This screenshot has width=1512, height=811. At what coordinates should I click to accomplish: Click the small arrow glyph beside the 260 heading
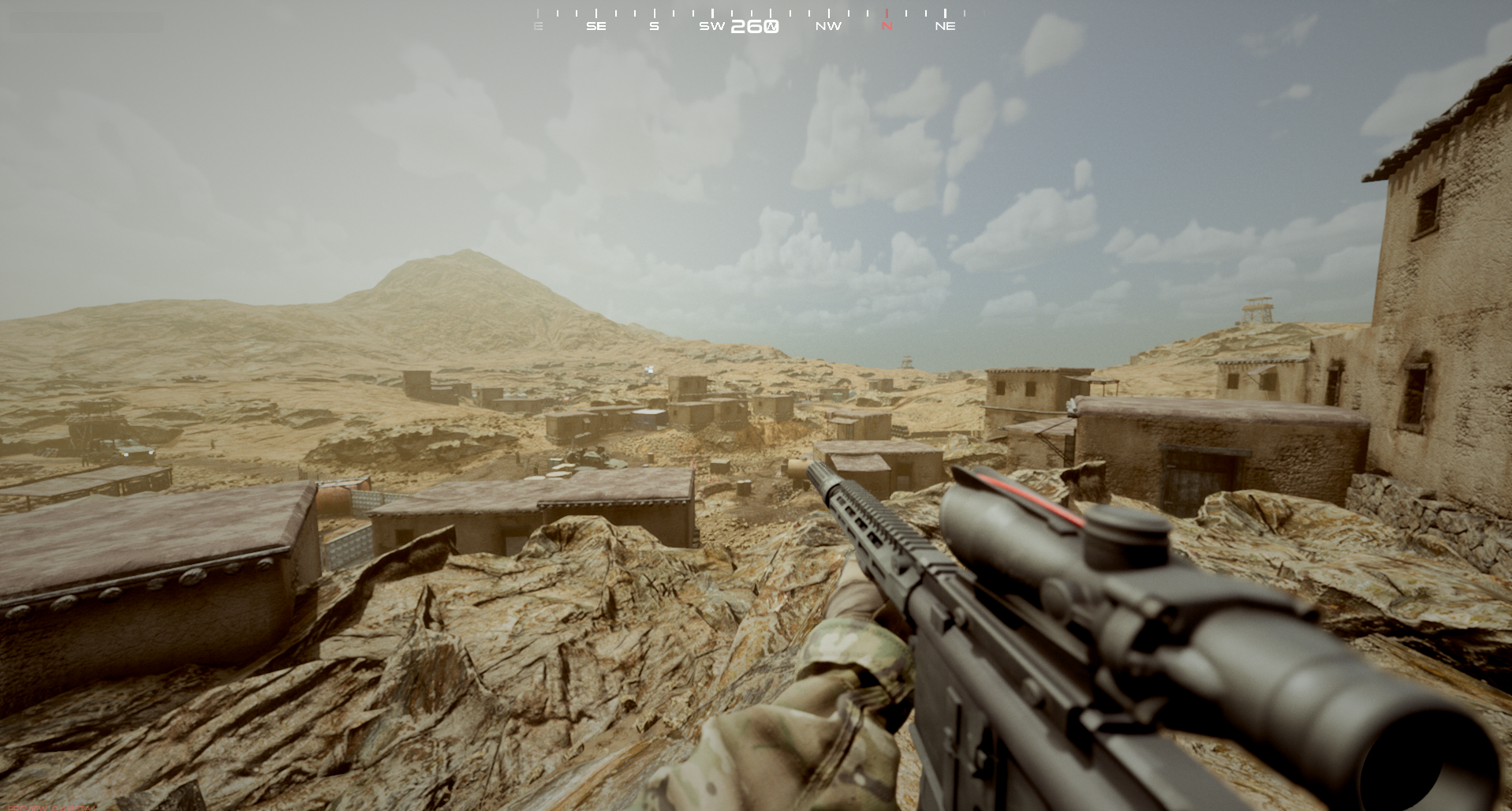click(x=771, y=26)
